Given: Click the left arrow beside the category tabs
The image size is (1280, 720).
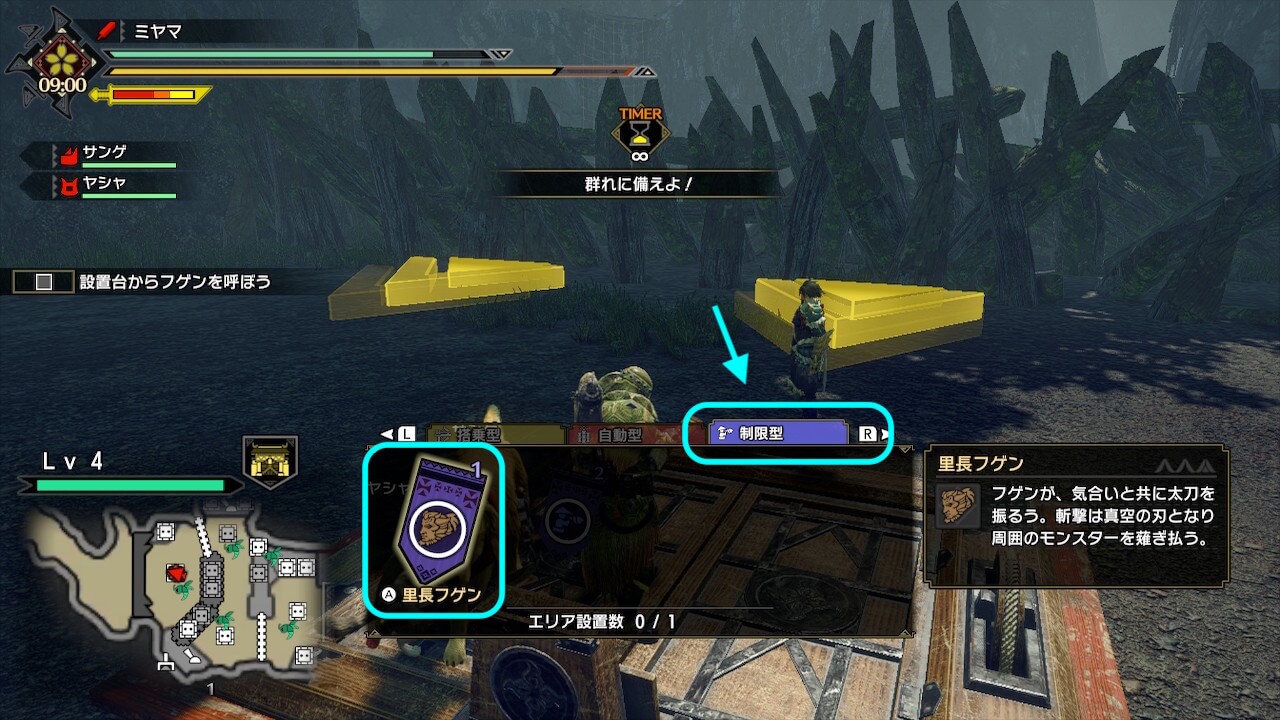Looking at the screenshot, I should (387, 434).
